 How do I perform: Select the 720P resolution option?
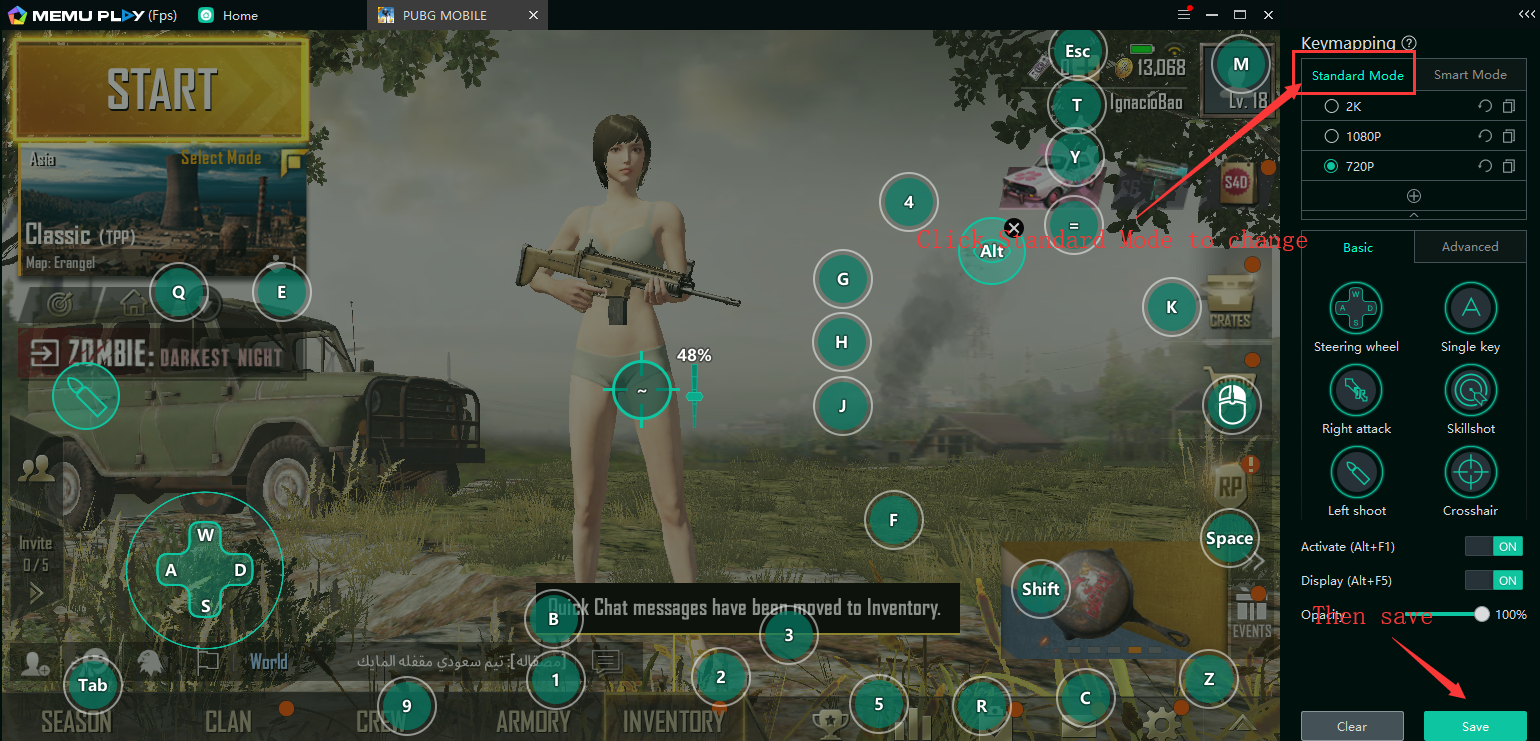[1331, 166]
